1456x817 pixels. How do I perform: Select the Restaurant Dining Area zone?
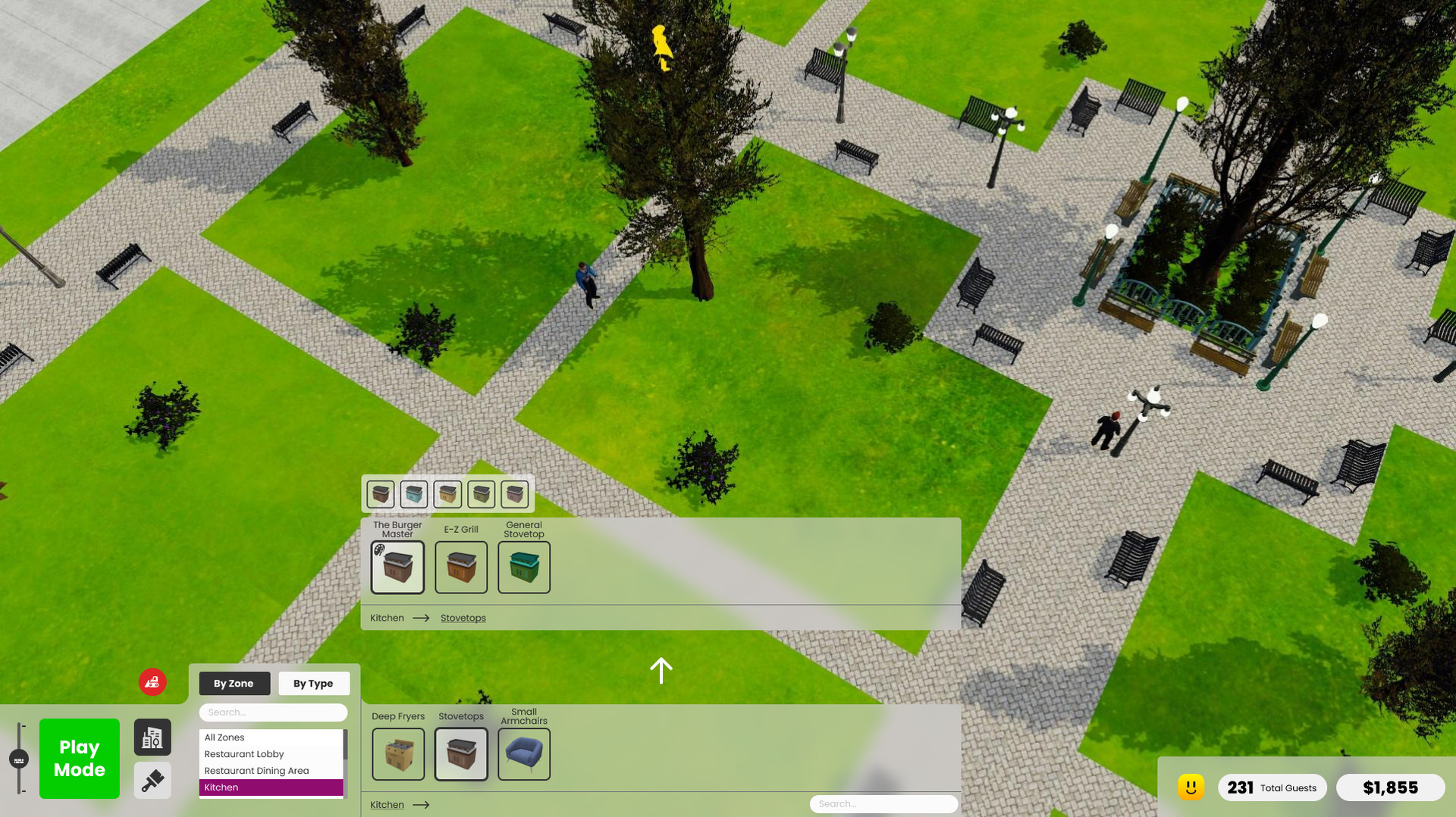(257, 770)
